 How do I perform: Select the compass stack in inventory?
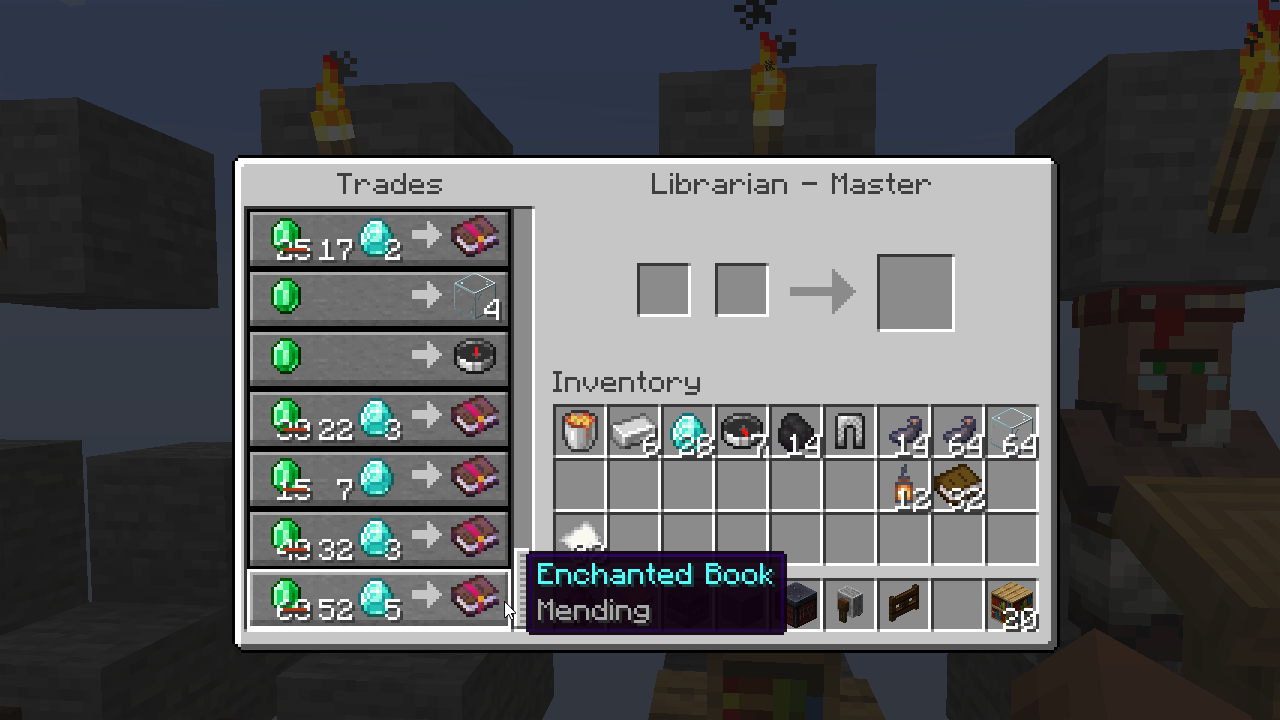coord(742,432)
